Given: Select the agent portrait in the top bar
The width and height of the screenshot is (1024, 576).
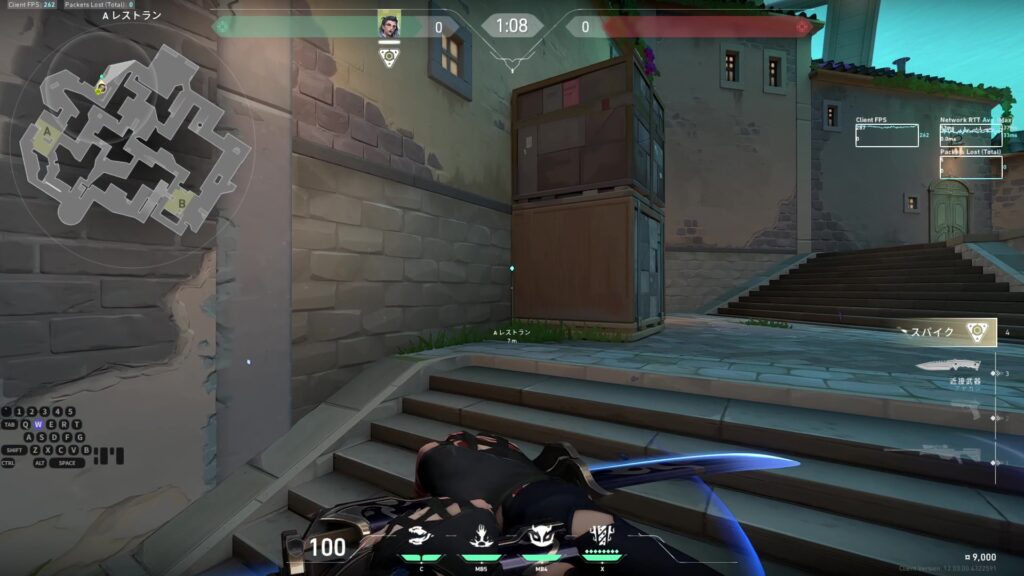Looking at the screenshot, I should [x=389, y=26].
